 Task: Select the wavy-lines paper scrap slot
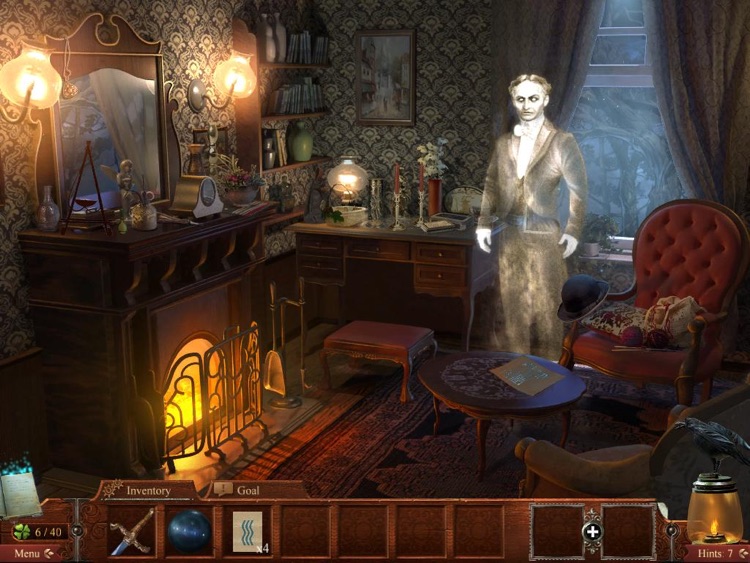click(249, 530)
